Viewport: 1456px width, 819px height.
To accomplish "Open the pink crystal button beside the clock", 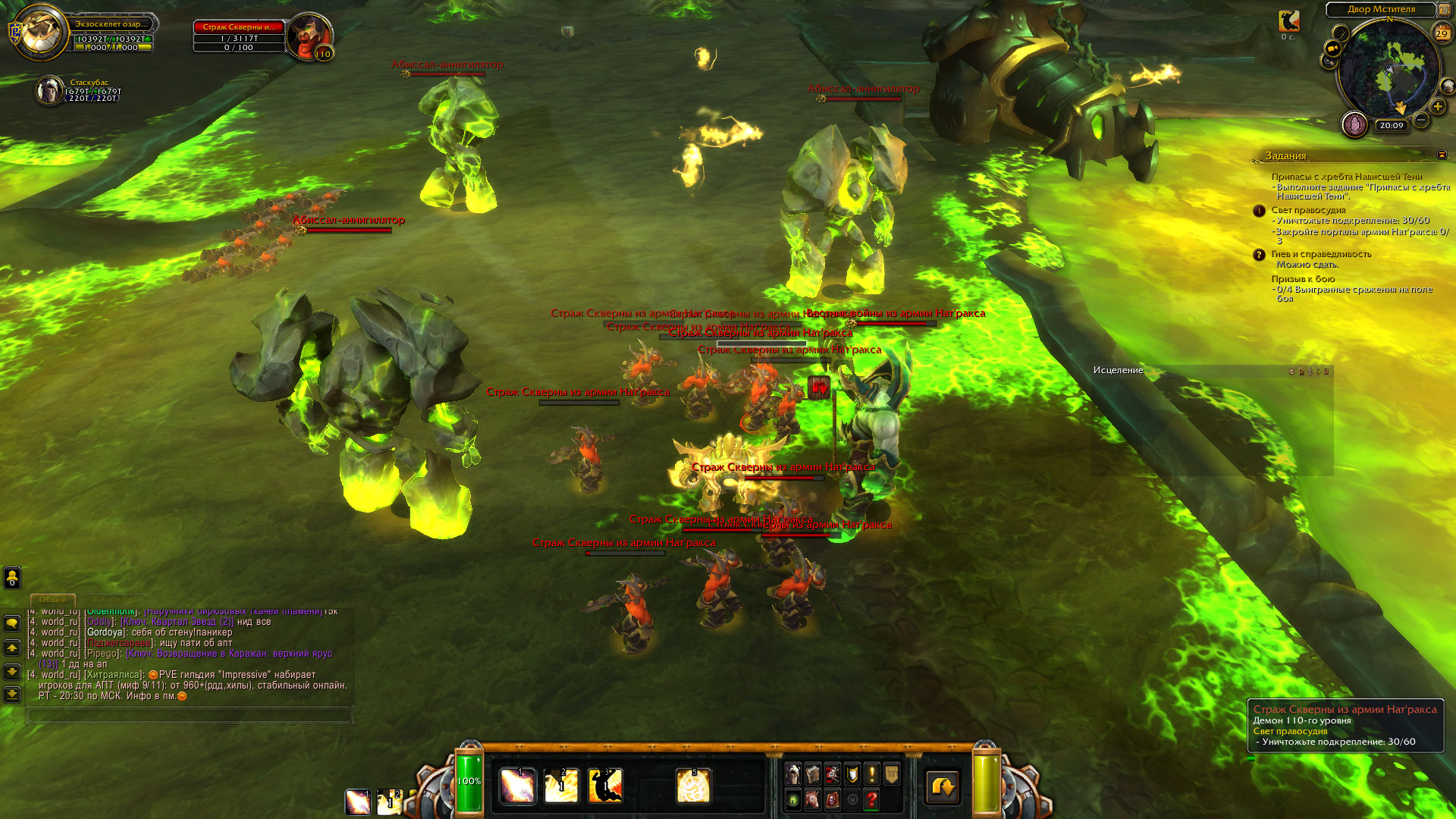I will coord(1354,124).
